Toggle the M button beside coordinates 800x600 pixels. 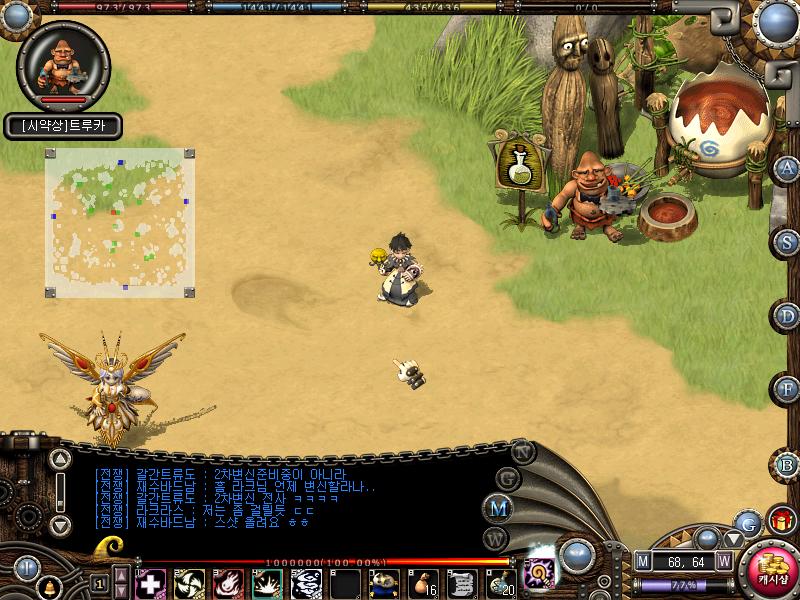[x=642, y=561]
